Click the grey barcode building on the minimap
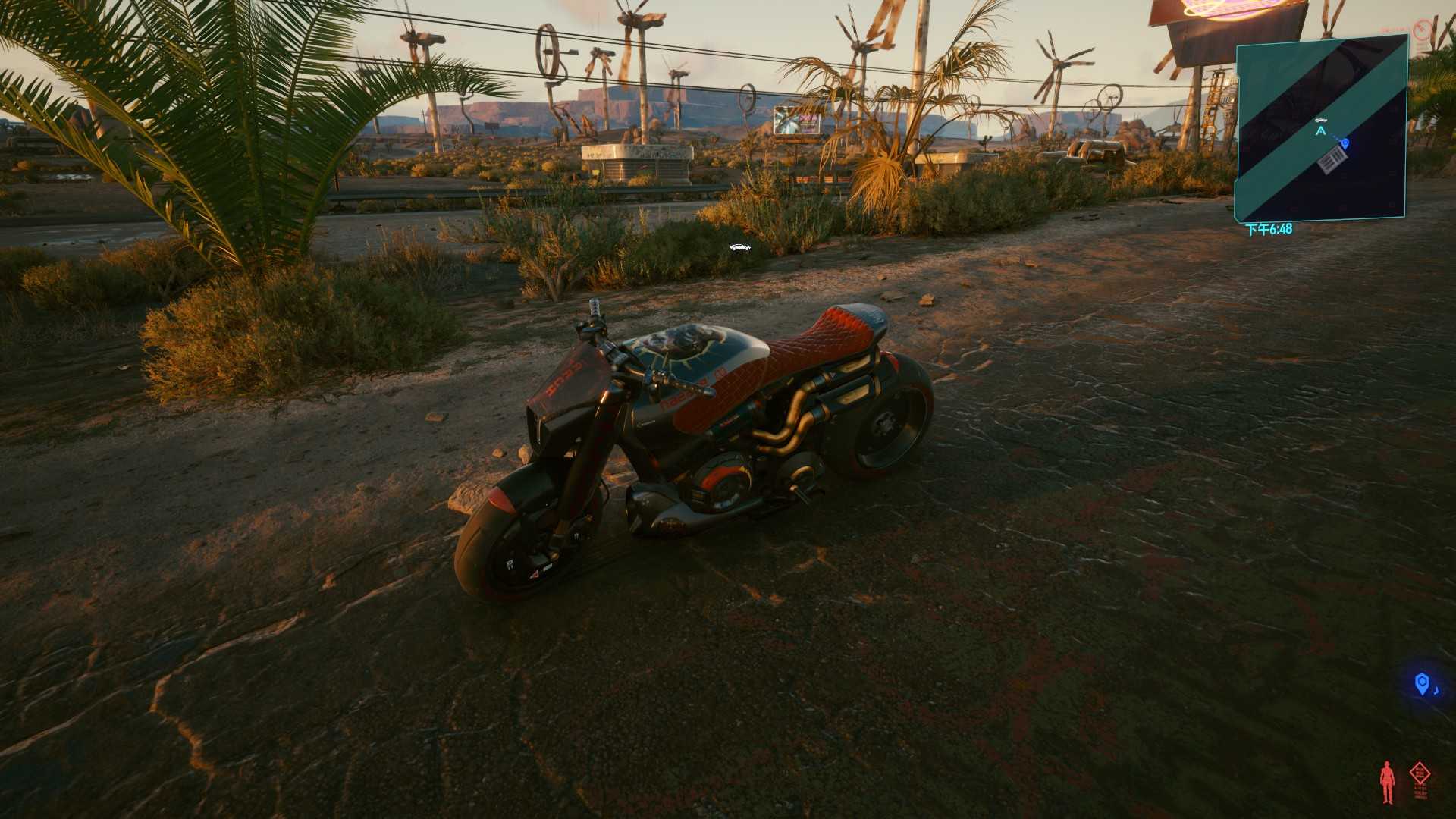This screenshot has height=819, width=1456. coord(1332,160)
